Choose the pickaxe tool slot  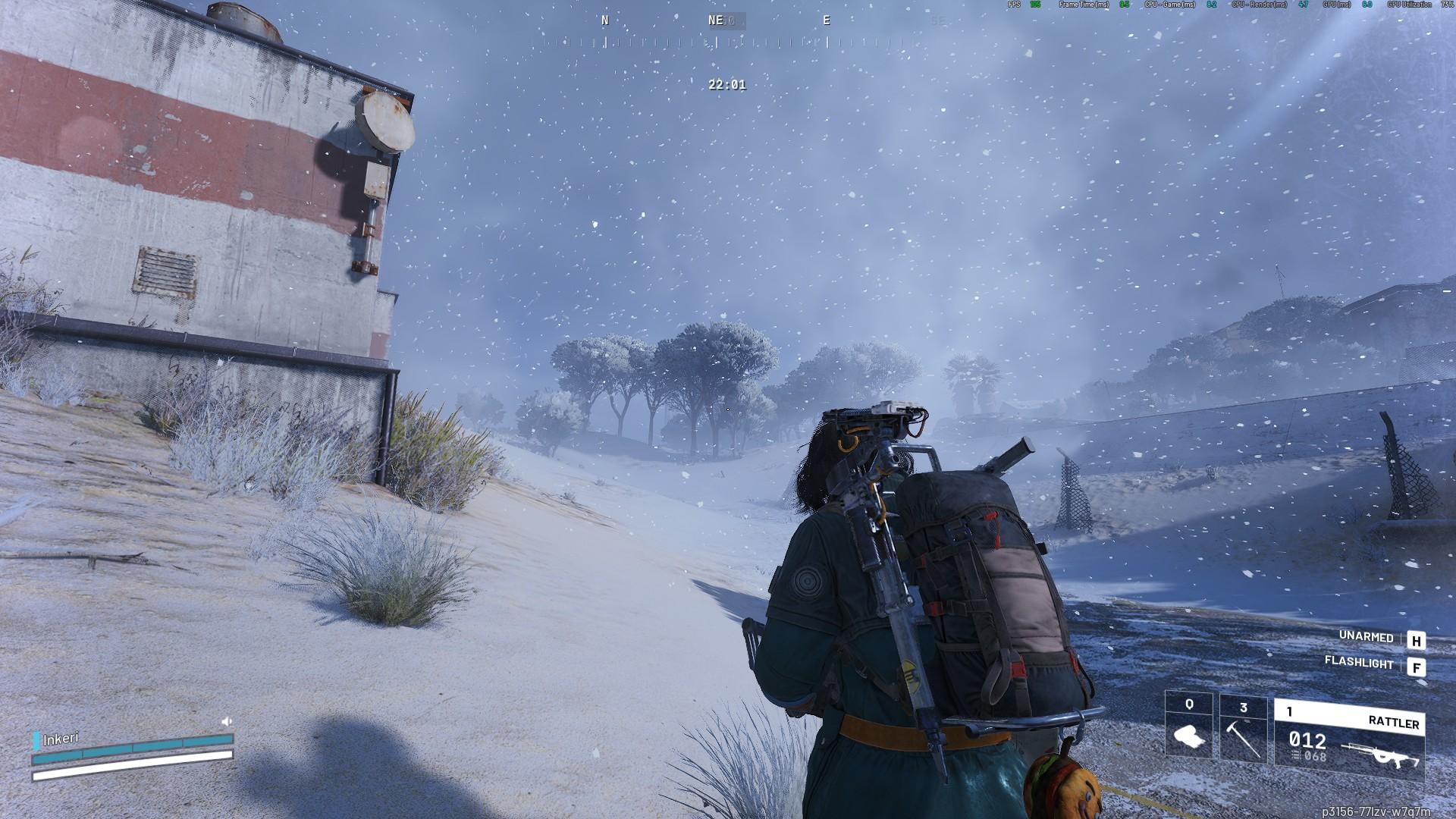coord(1243,730)
